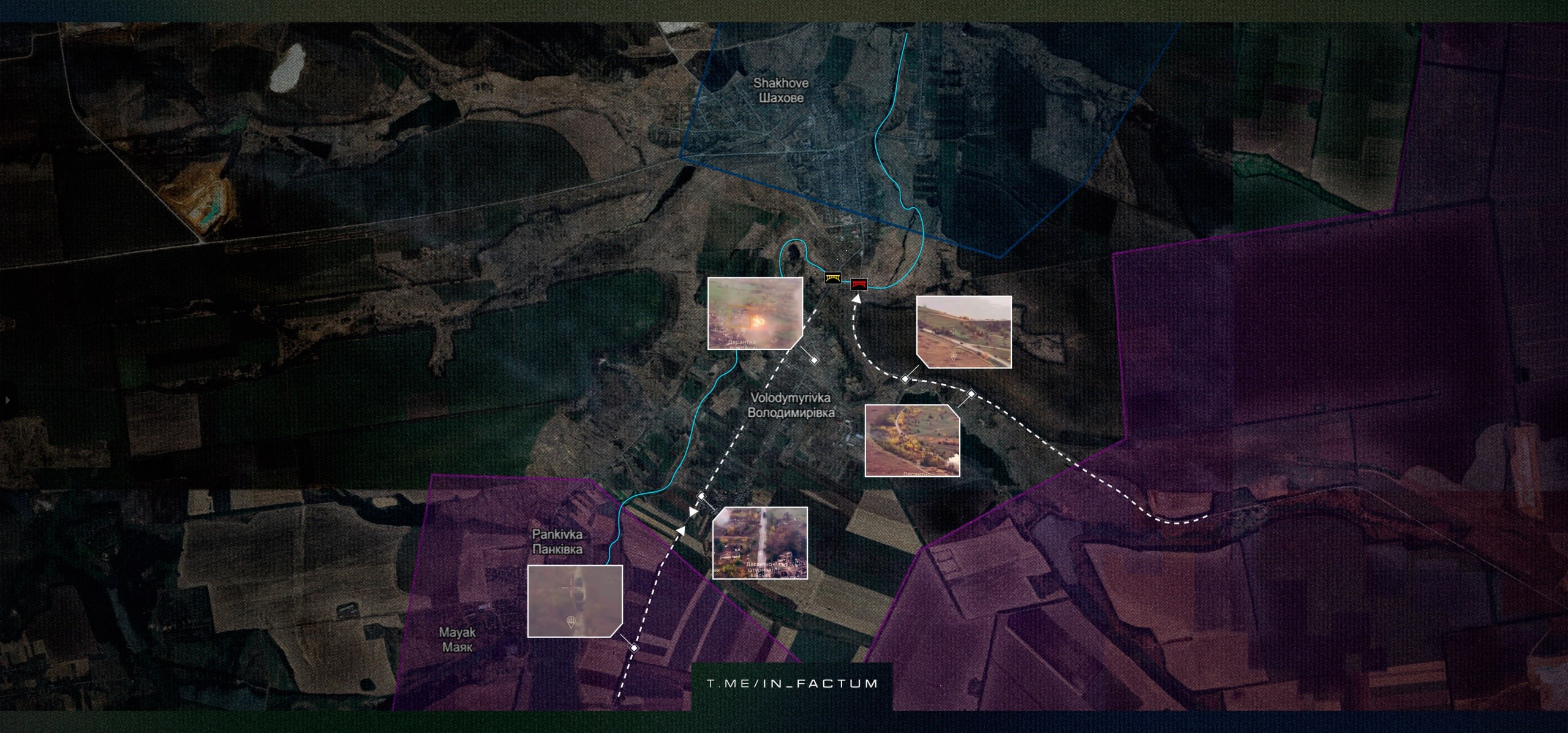Image resolution: width=1568 pixels, height=733 pixels.
Task: Open the T.ME/IN_FACTUM watermark link
Action: [x=792, y=683]
